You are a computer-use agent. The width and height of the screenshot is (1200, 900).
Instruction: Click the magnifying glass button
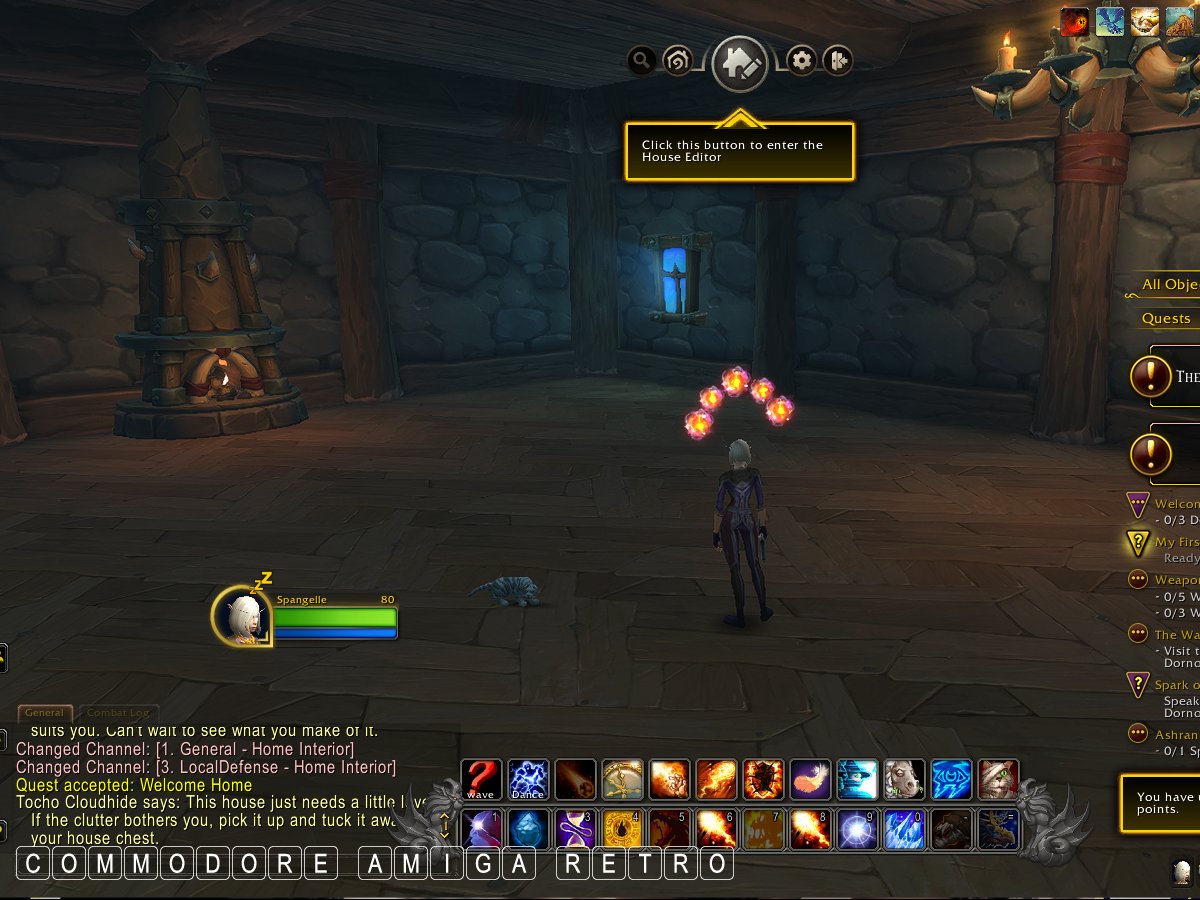point(641,61)
